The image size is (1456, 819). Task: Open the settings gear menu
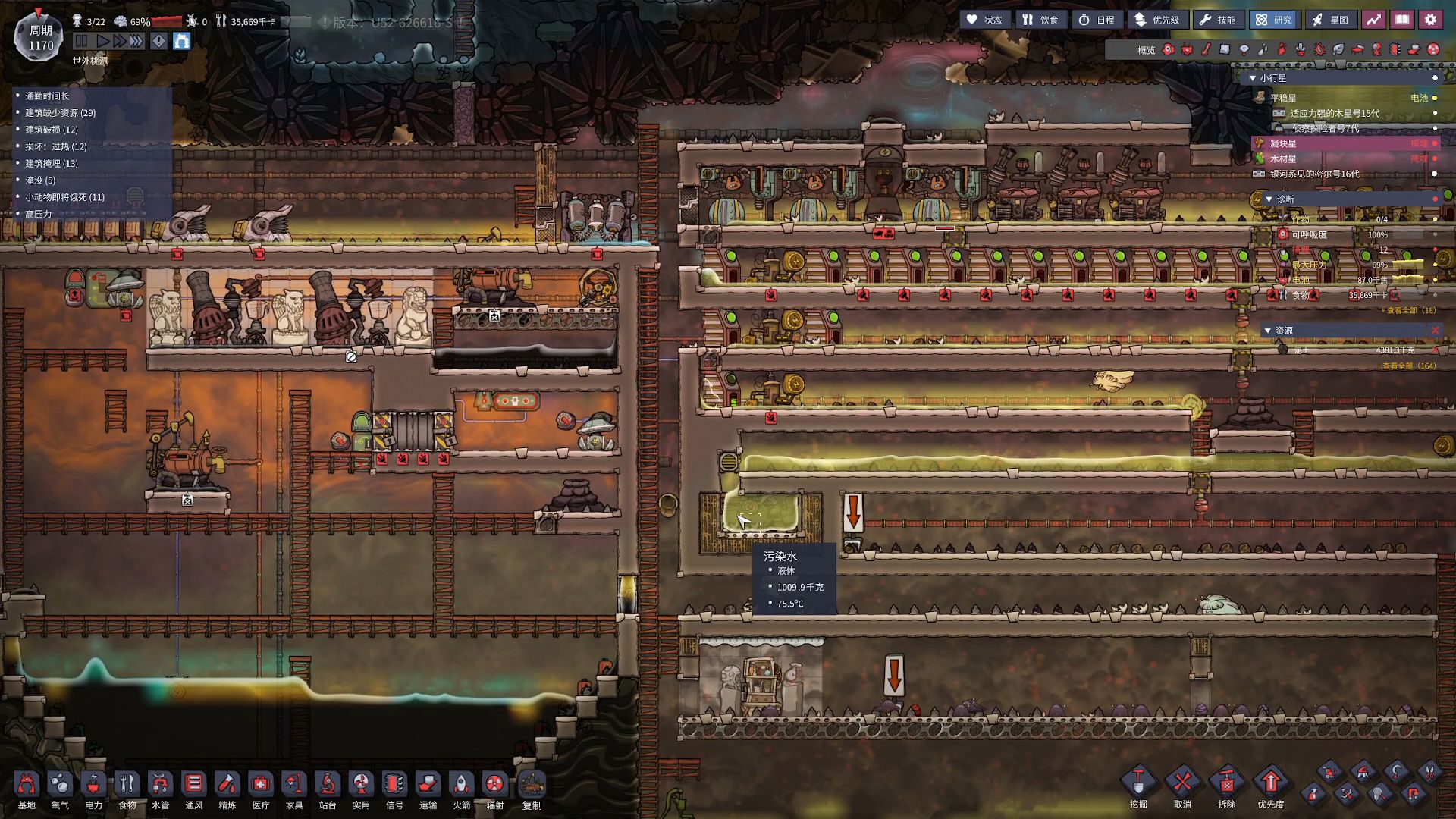[x=1430, y=20]
